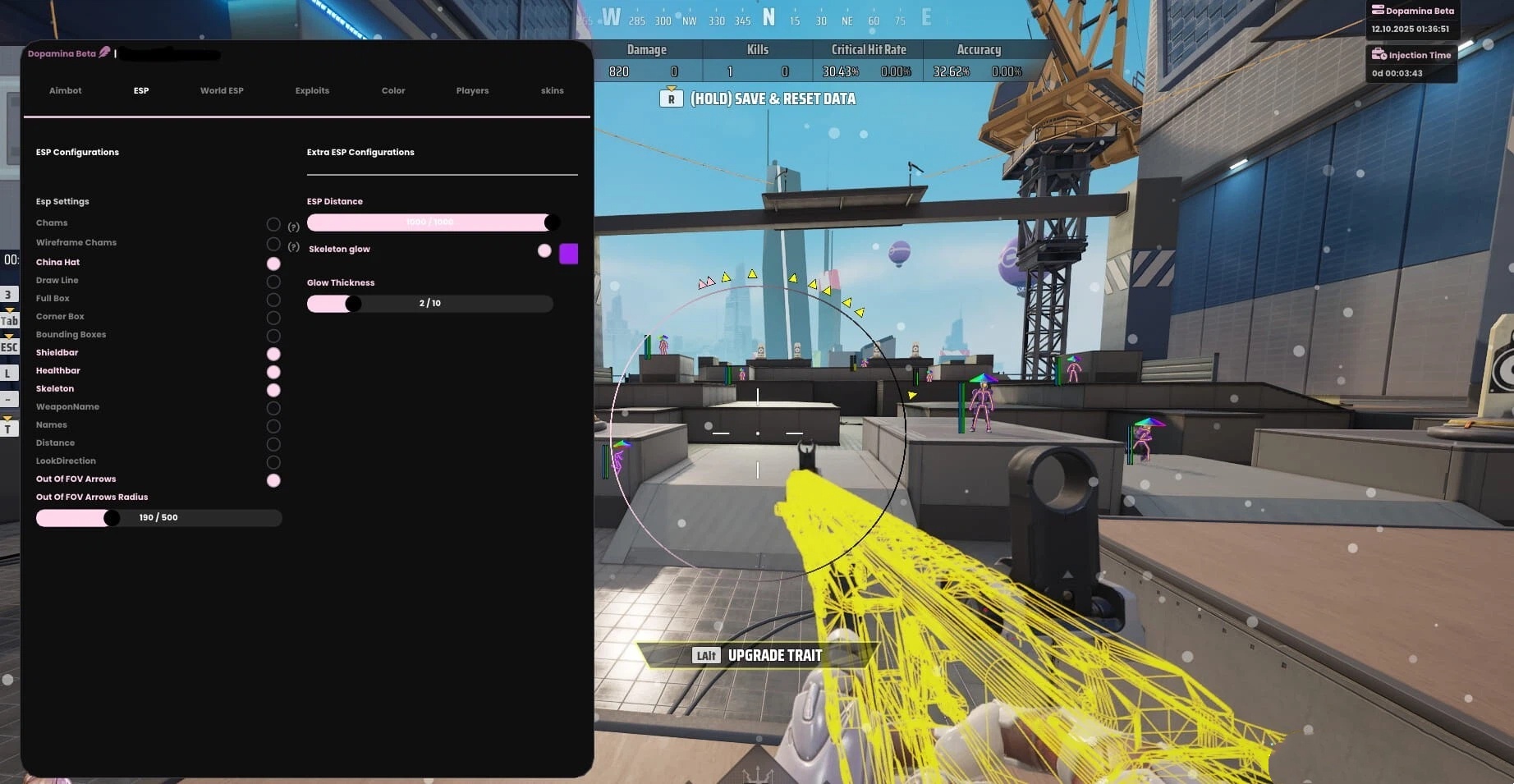The image size is (1514, 784).
Task: Click the Out Of FOV Arrows Radius slider
Action: (158, 518)
